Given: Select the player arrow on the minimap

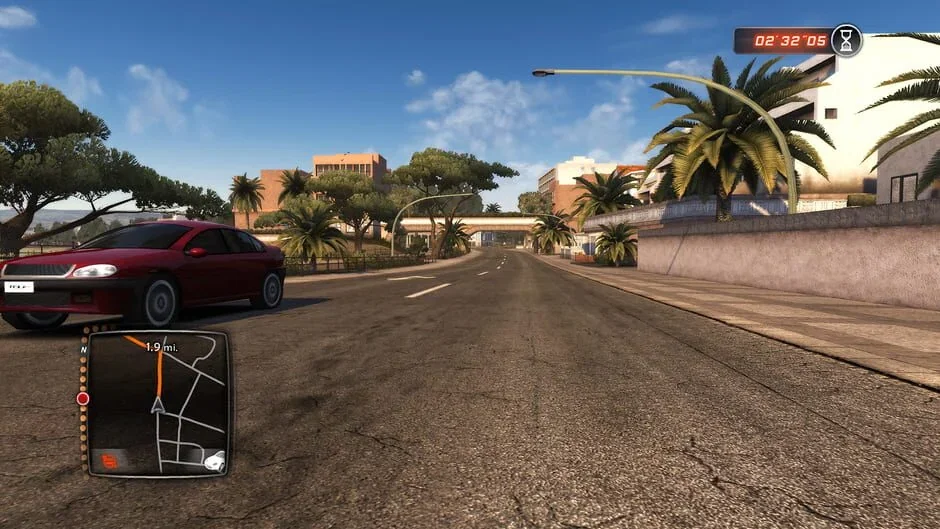Looking at the screenshot, I should tap(157, 405).
